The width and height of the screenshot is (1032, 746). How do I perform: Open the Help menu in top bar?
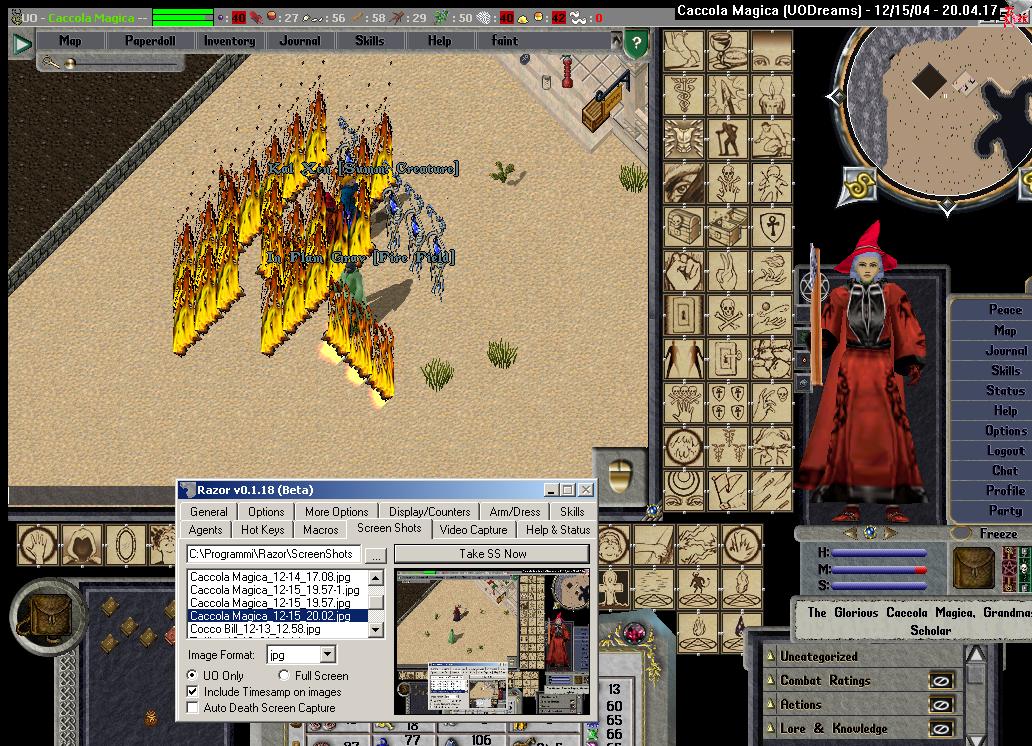(439, 41)
